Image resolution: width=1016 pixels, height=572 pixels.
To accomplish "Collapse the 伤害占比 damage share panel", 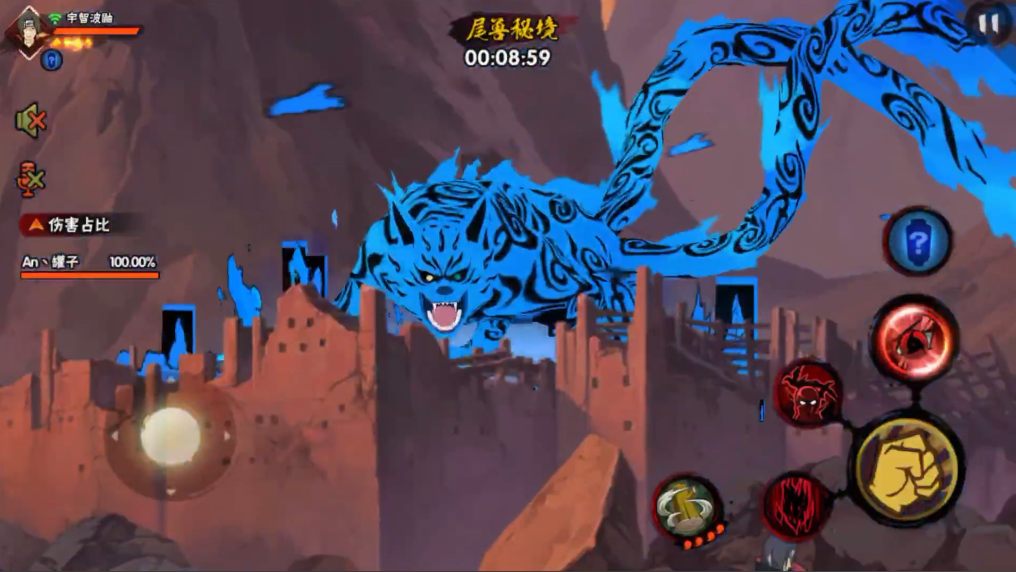I will [34, 225].
